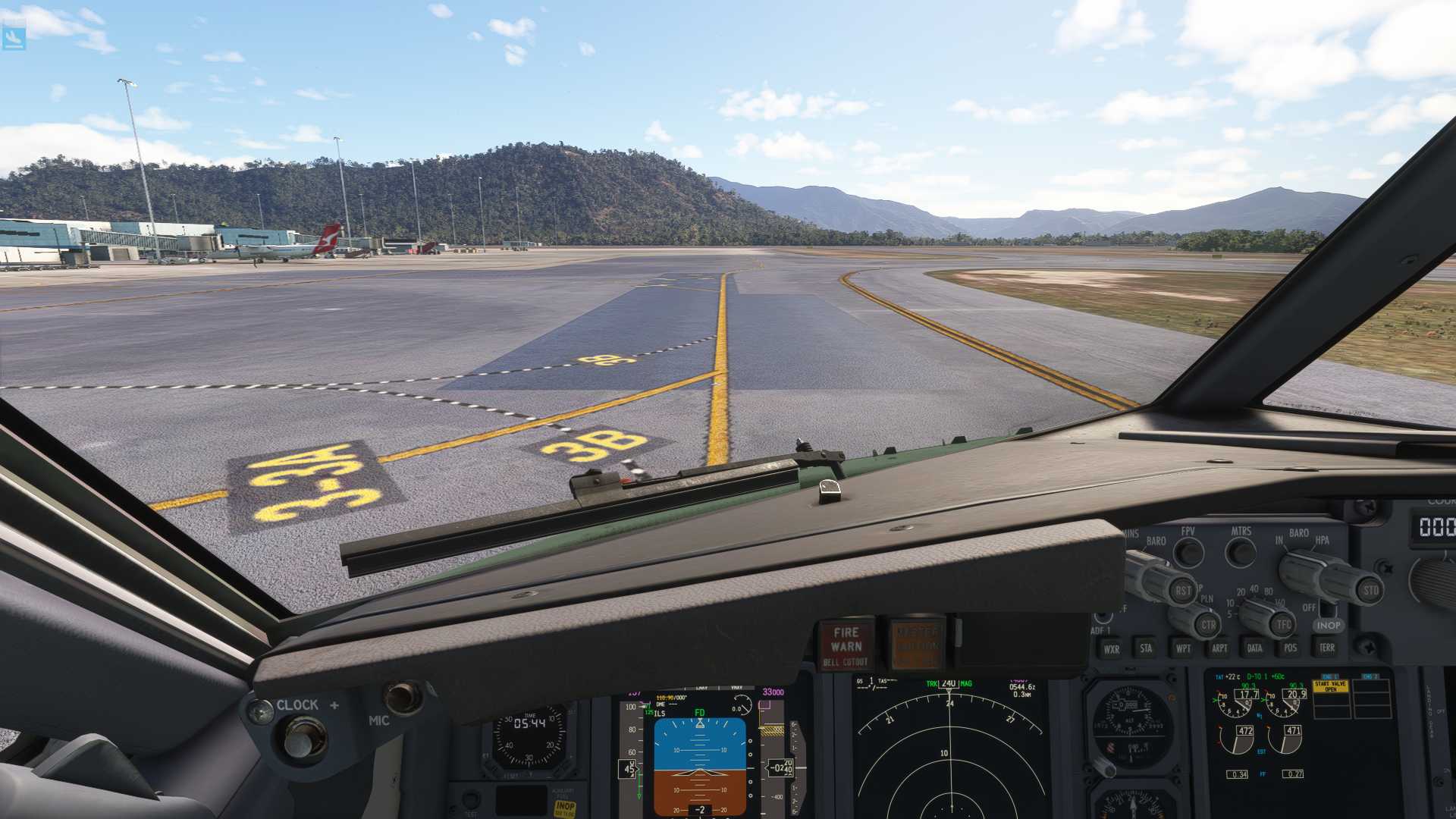Reset the MASTER CAUTION light
This screenshot has height=819, width=1456.
tap(917, 645)
